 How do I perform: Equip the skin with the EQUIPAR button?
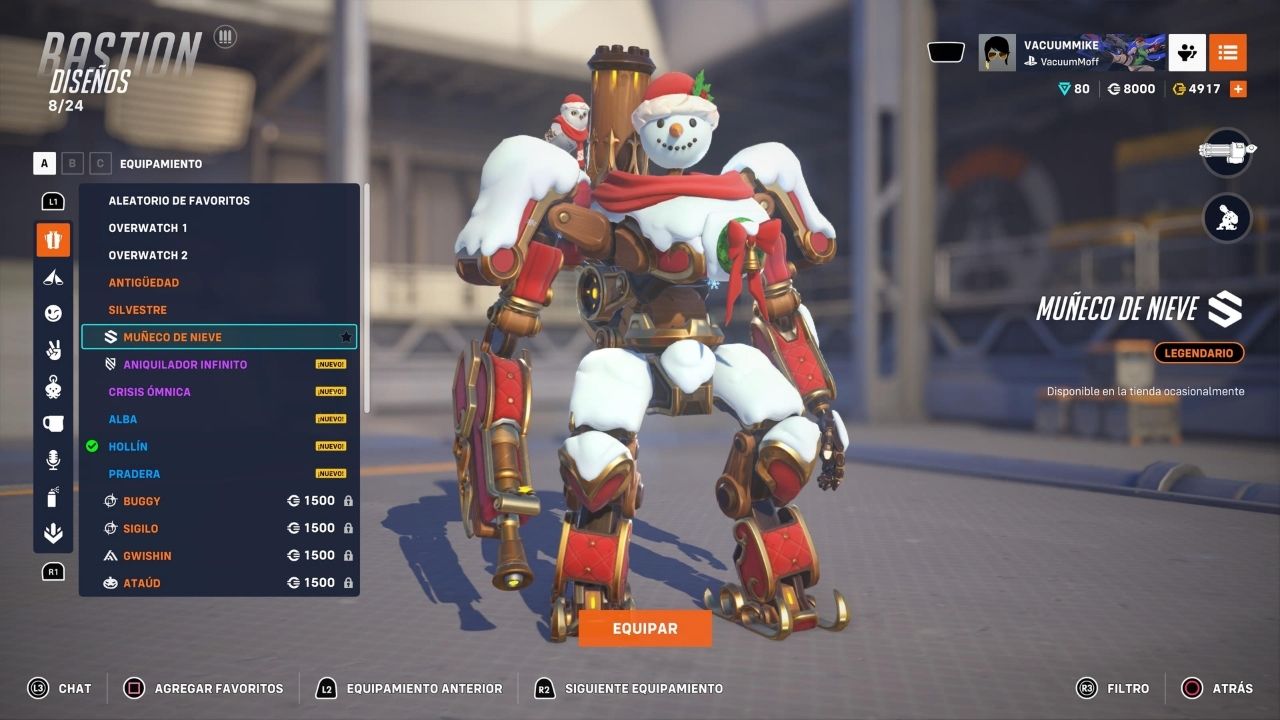[x=645, y=629]
